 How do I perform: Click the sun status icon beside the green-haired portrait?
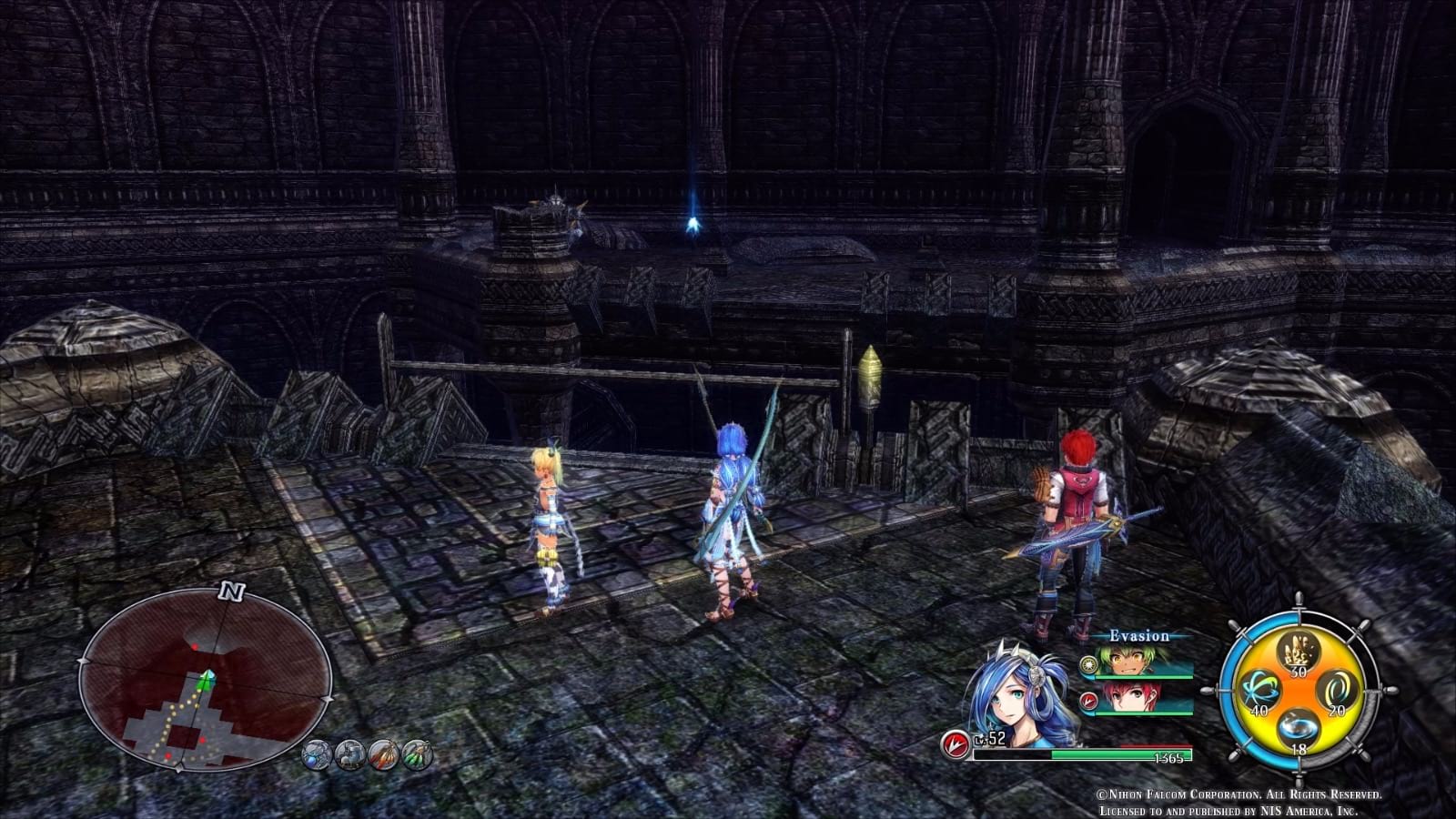(1087, 663)
